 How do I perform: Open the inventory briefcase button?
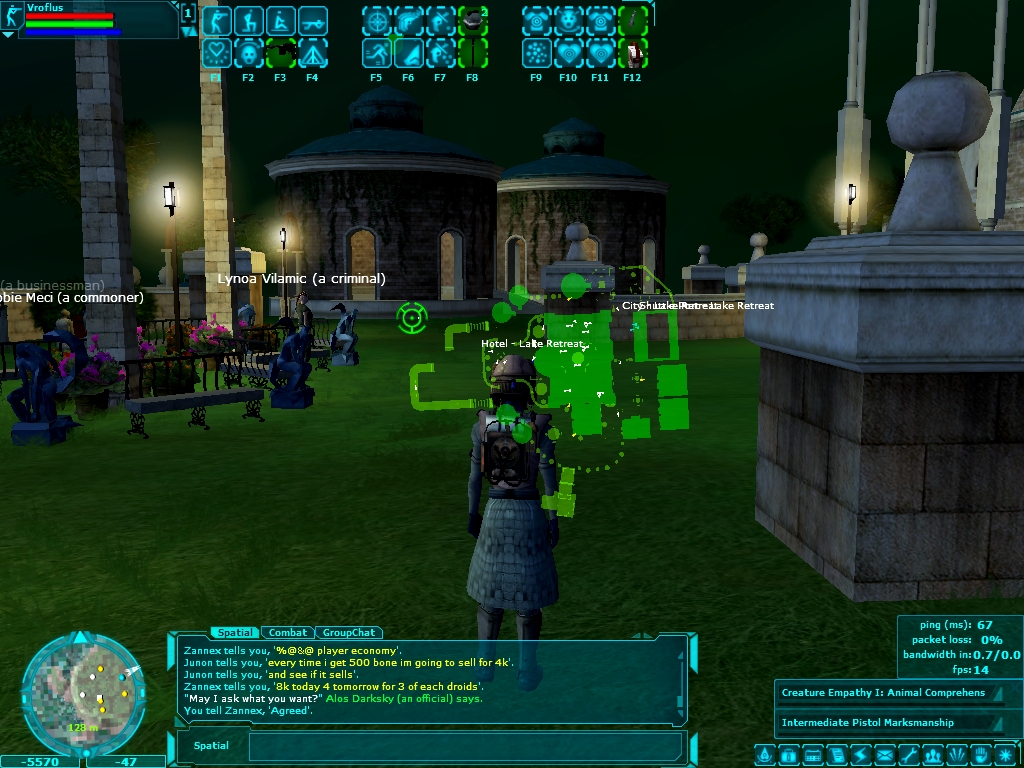point(788,754)
